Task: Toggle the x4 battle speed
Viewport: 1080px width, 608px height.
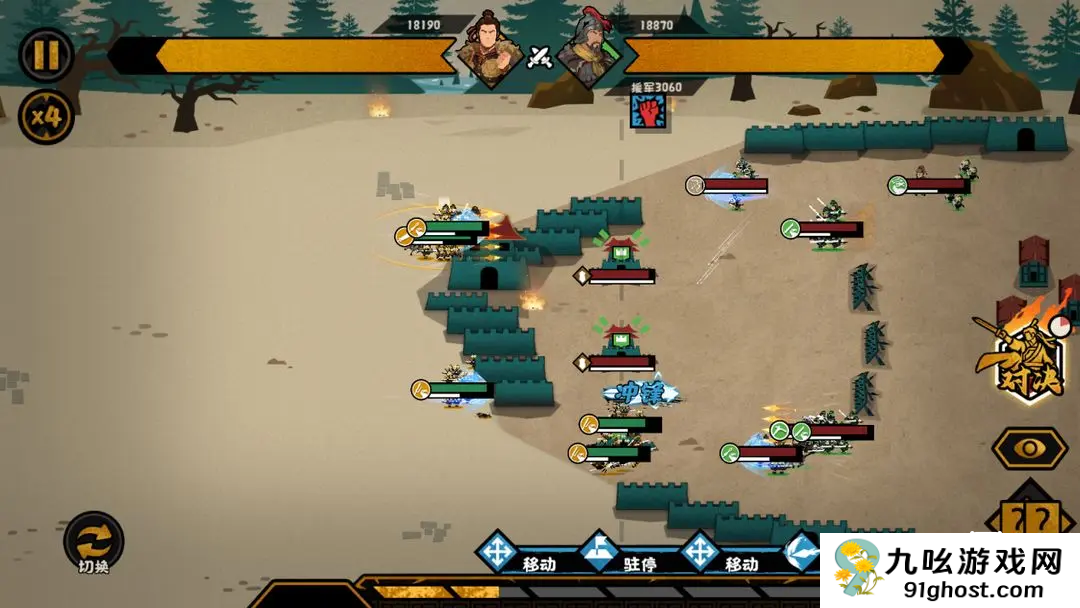Action: point(46,117)
